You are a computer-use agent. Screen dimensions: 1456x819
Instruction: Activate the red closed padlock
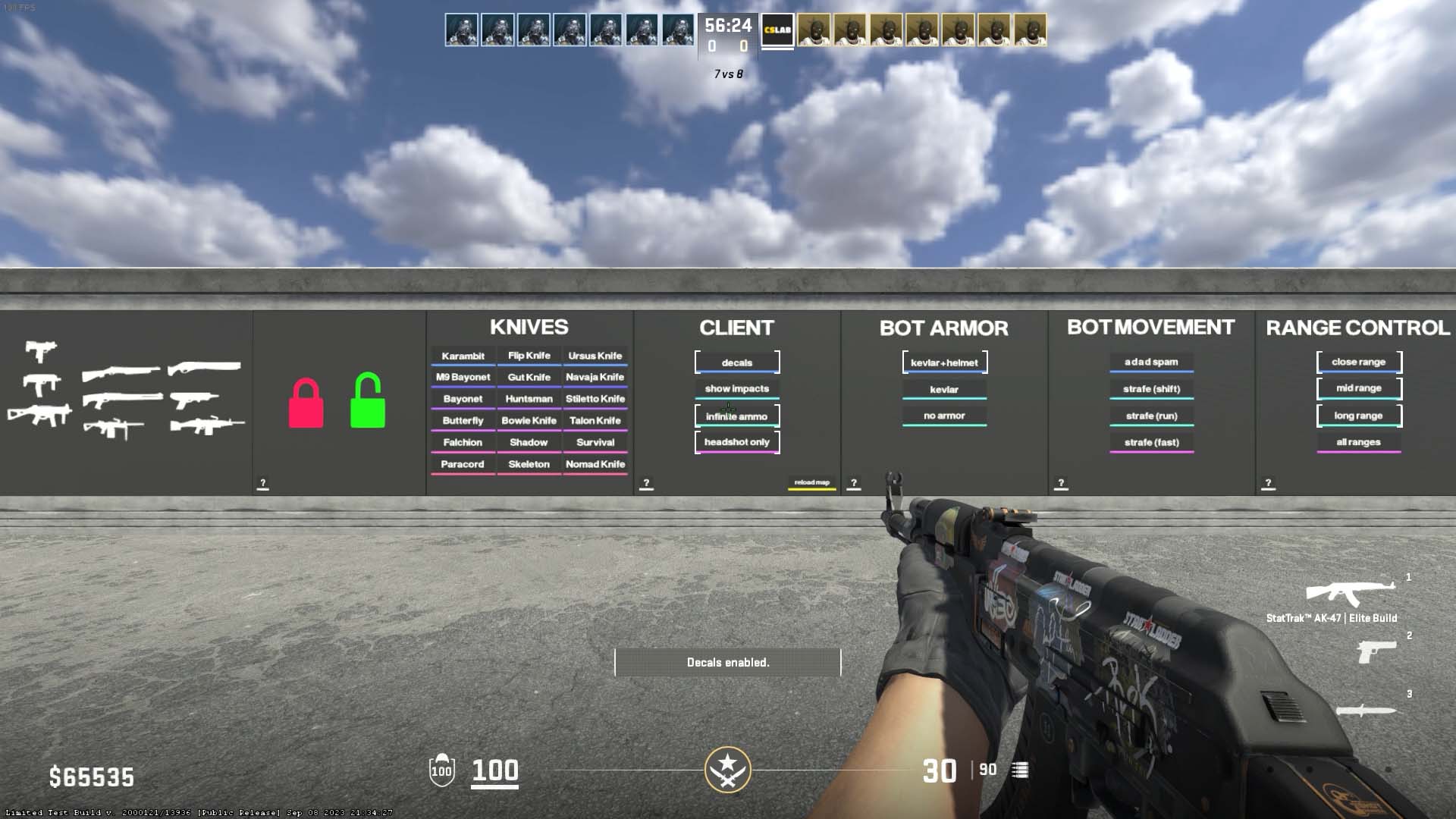[x=306, y=404]
